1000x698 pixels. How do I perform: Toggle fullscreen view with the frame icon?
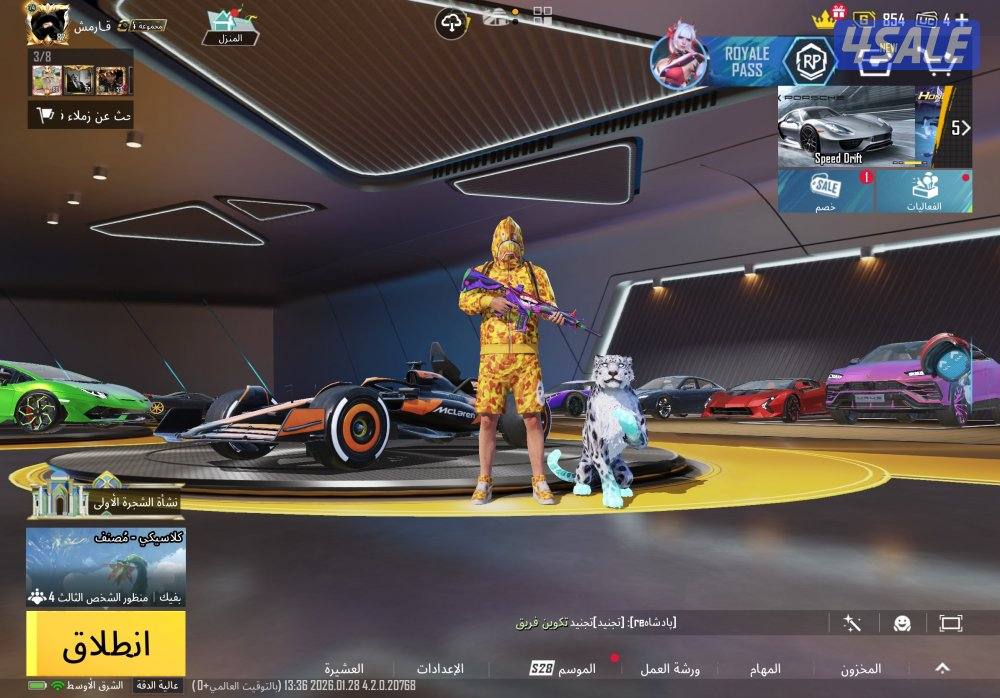point(950,623)
